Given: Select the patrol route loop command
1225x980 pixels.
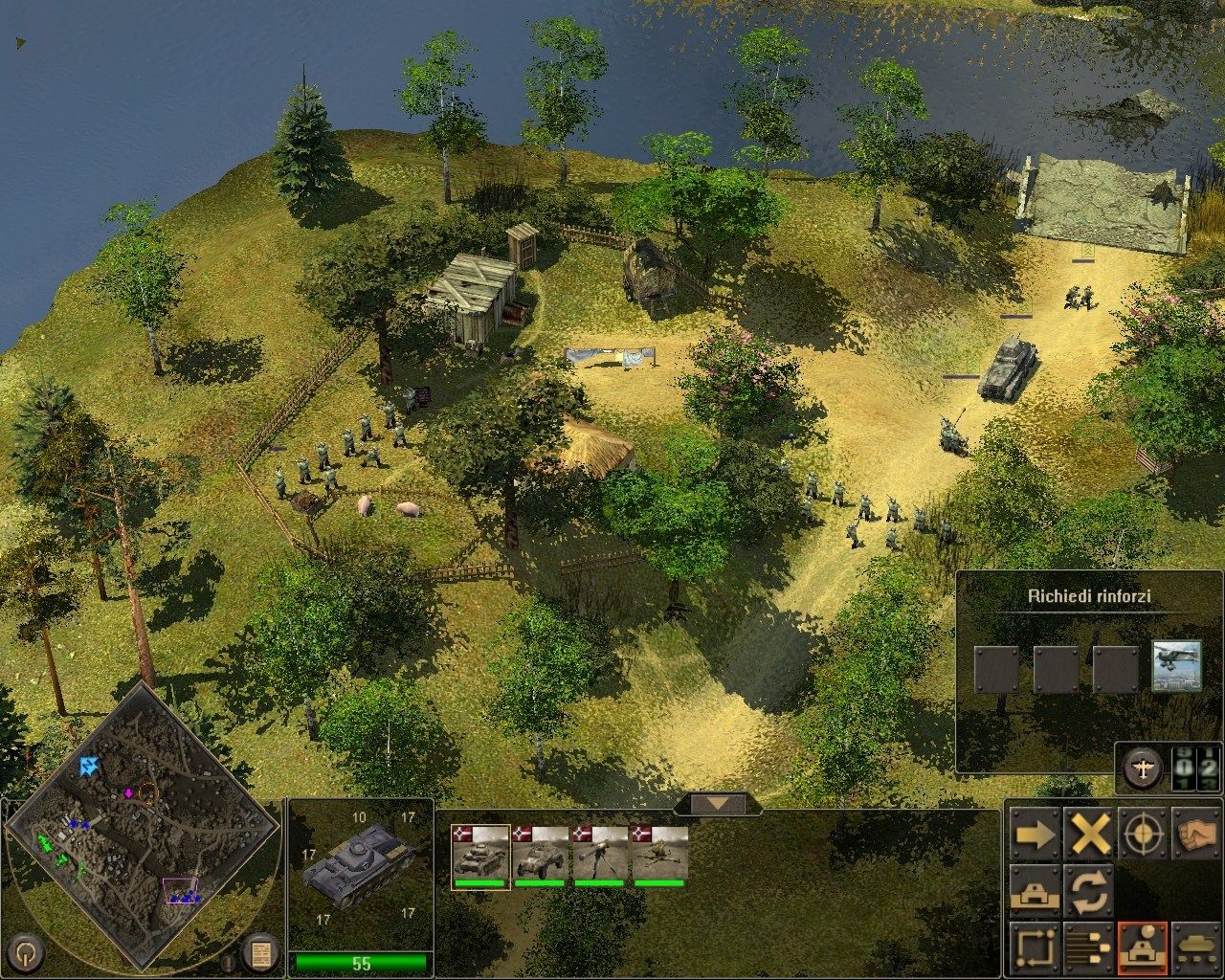Looking at the screenshot, I should tap(1035, 947).
